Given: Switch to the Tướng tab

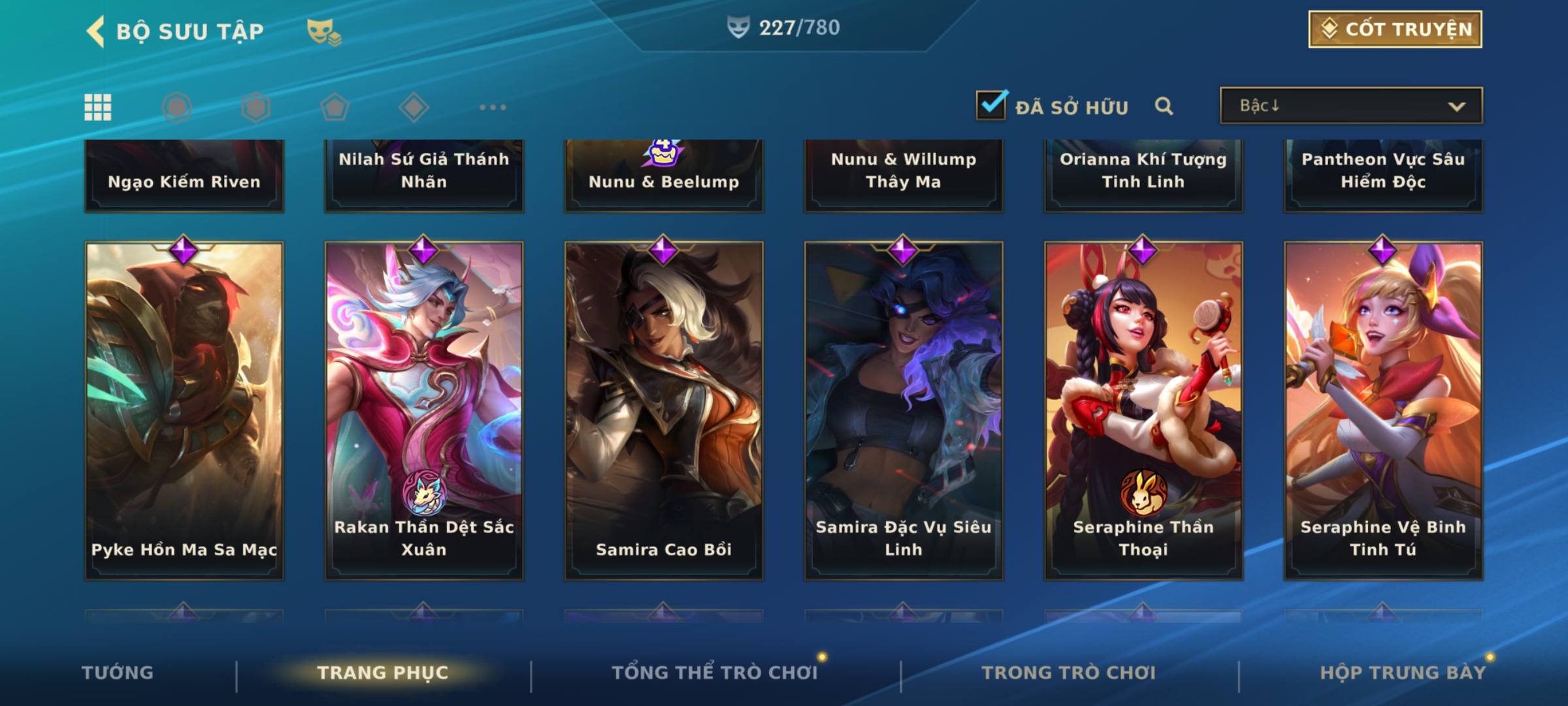Looking at the screenshot, I should 118,673.
